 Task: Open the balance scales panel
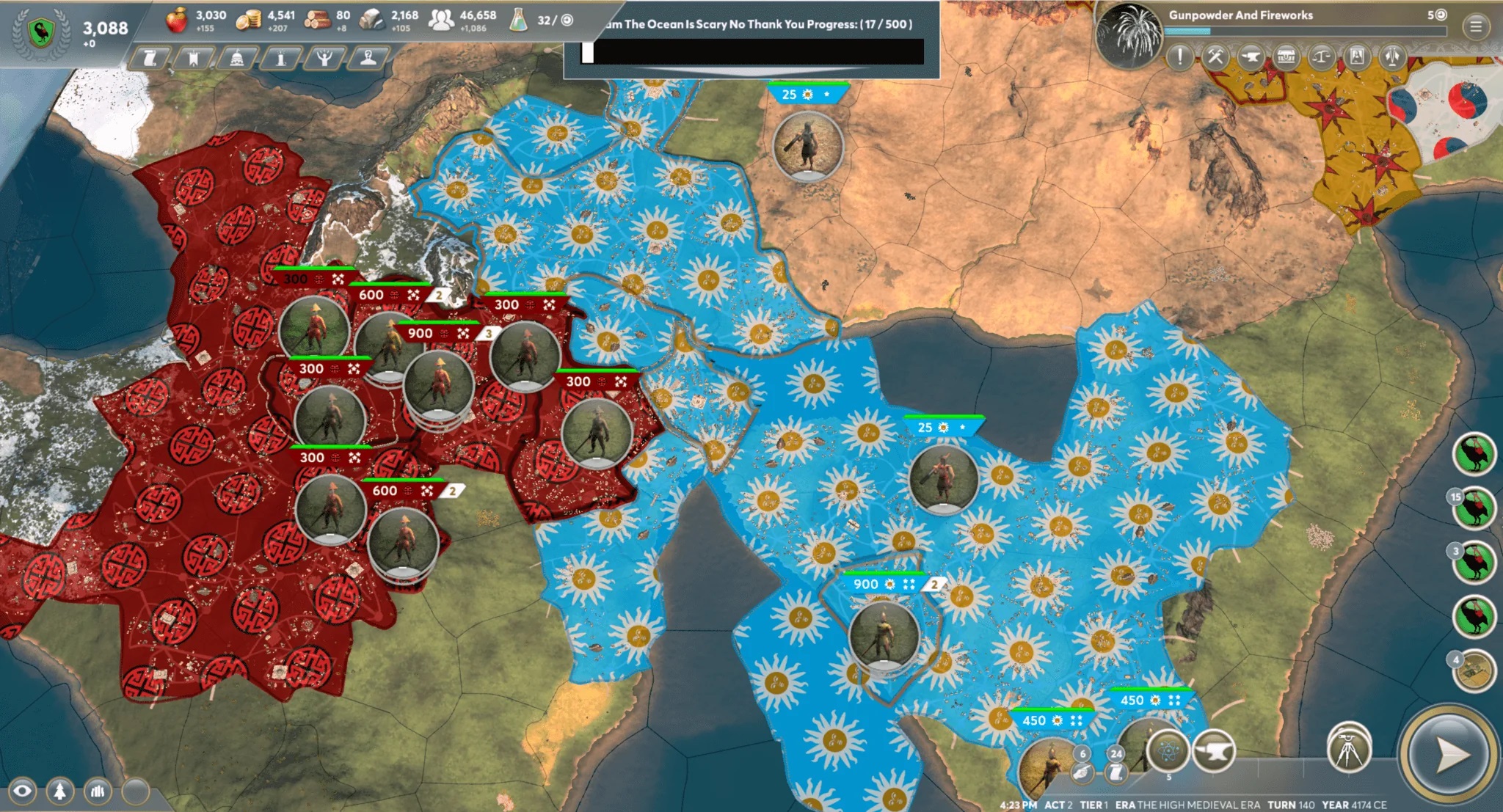(1321, 57)
